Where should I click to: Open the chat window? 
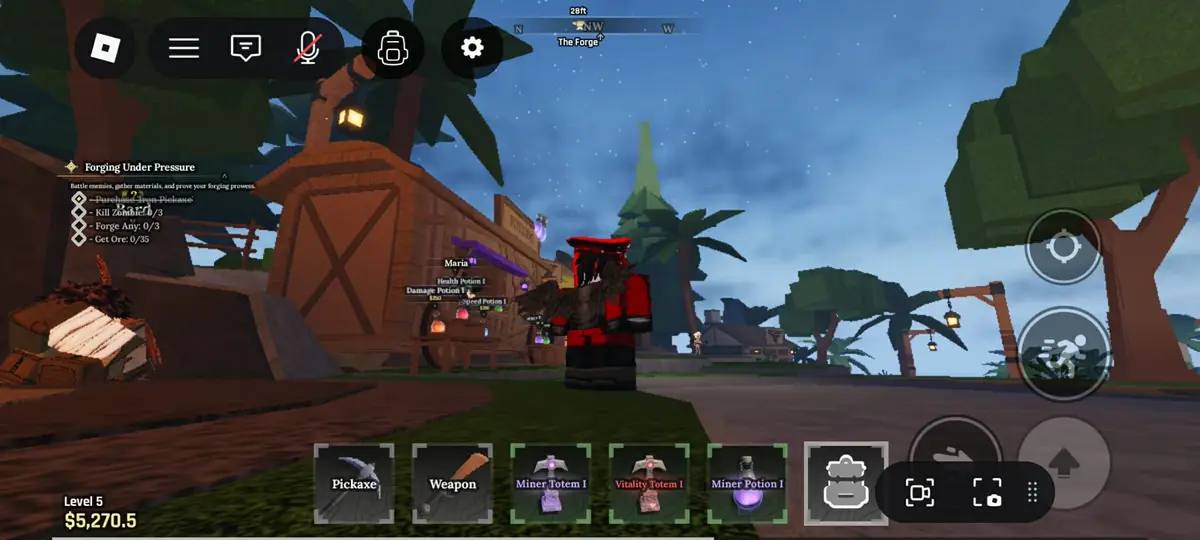click(245, 48)
